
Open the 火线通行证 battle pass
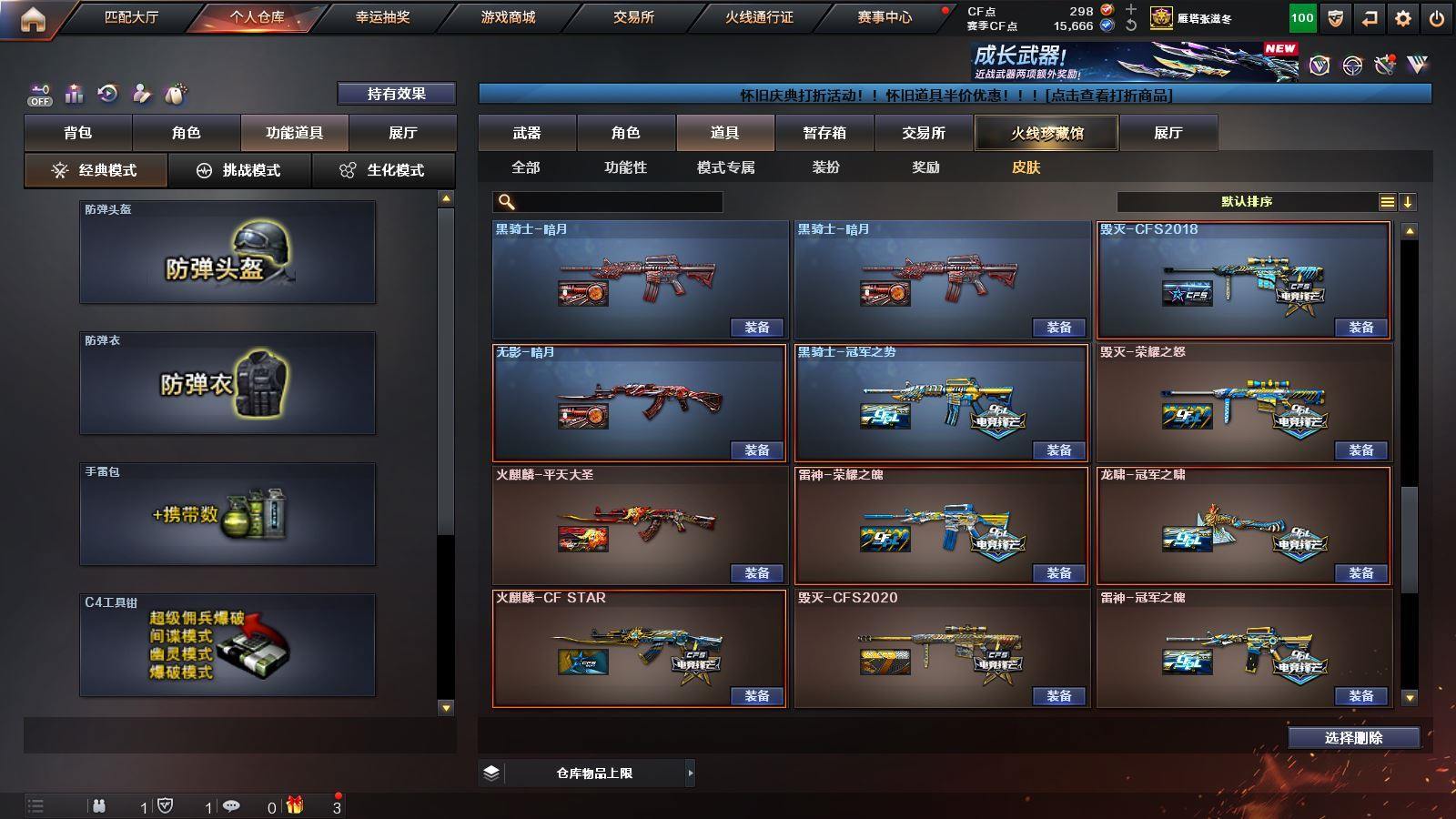pos(759,17)
